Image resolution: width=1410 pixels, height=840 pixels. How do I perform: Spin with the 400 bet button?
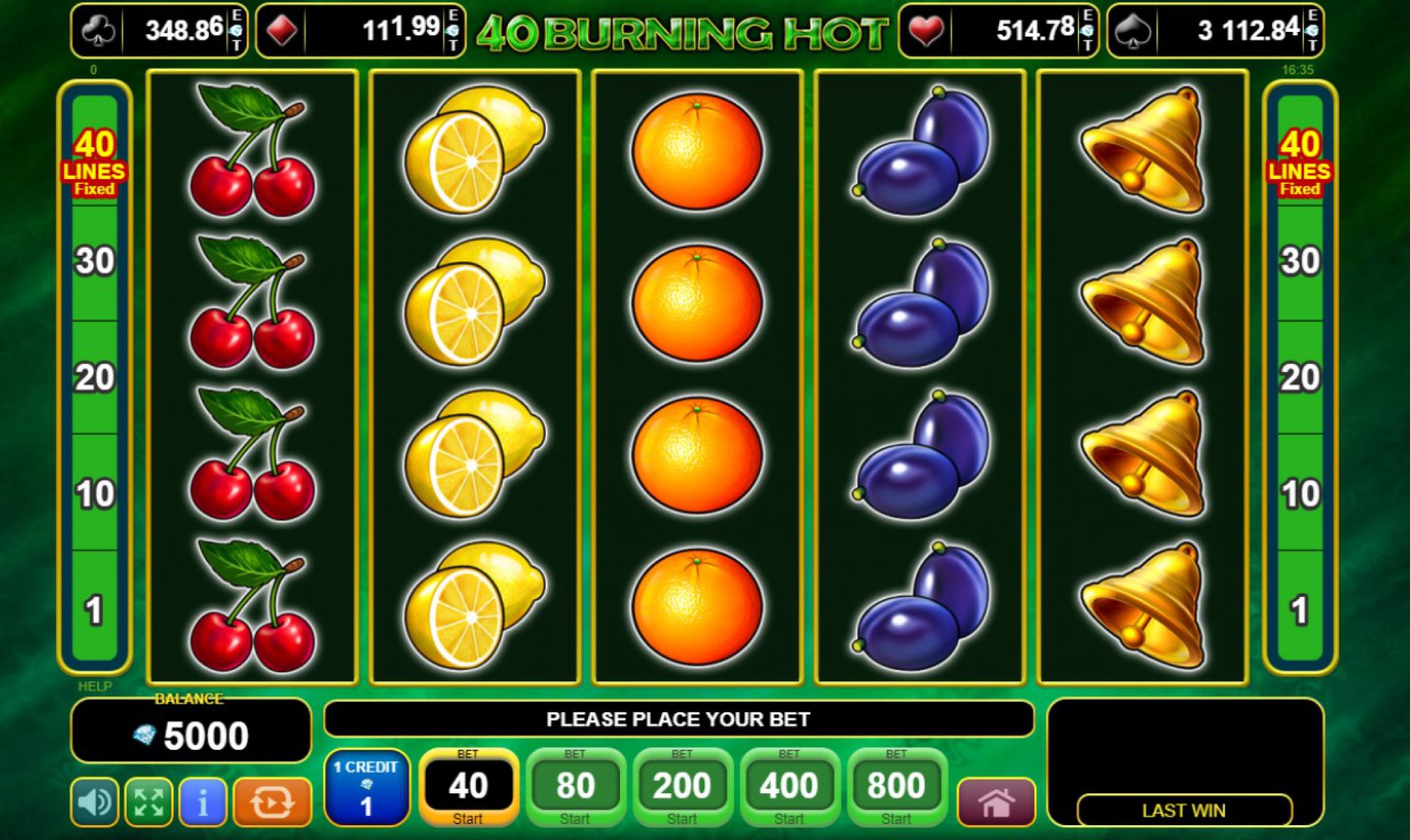[789, 787]
